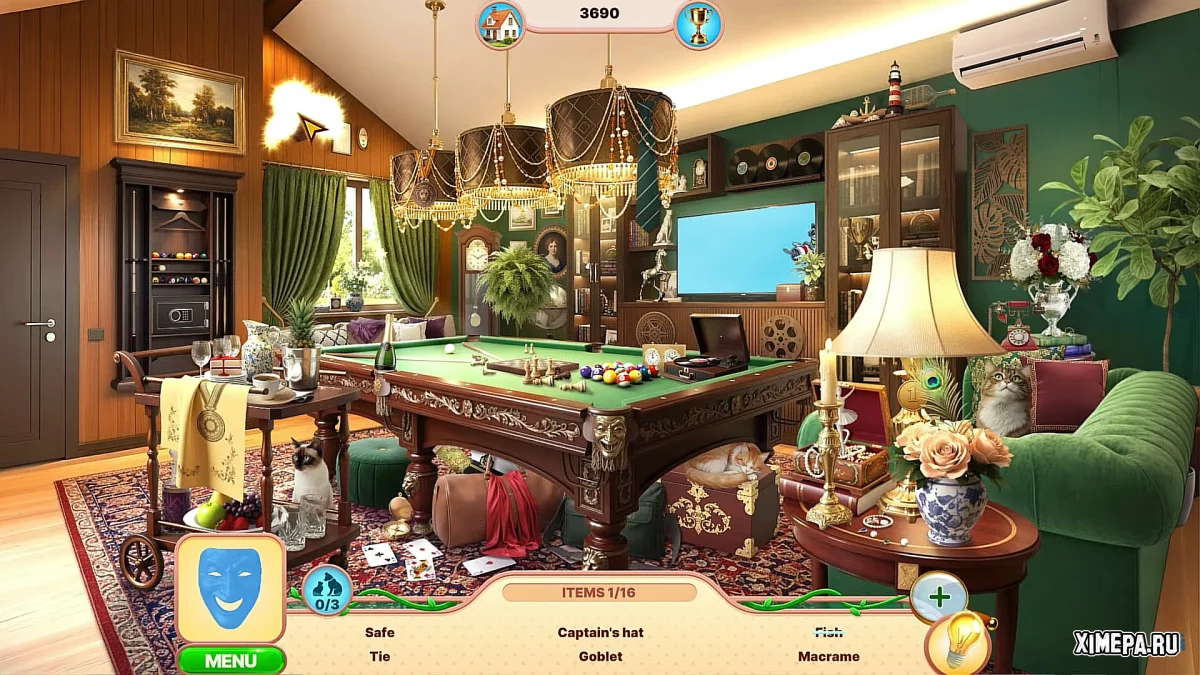Select the Goblet entry in item list
Viewport: 1200px width, 675px height.
(x=600, y=657)
